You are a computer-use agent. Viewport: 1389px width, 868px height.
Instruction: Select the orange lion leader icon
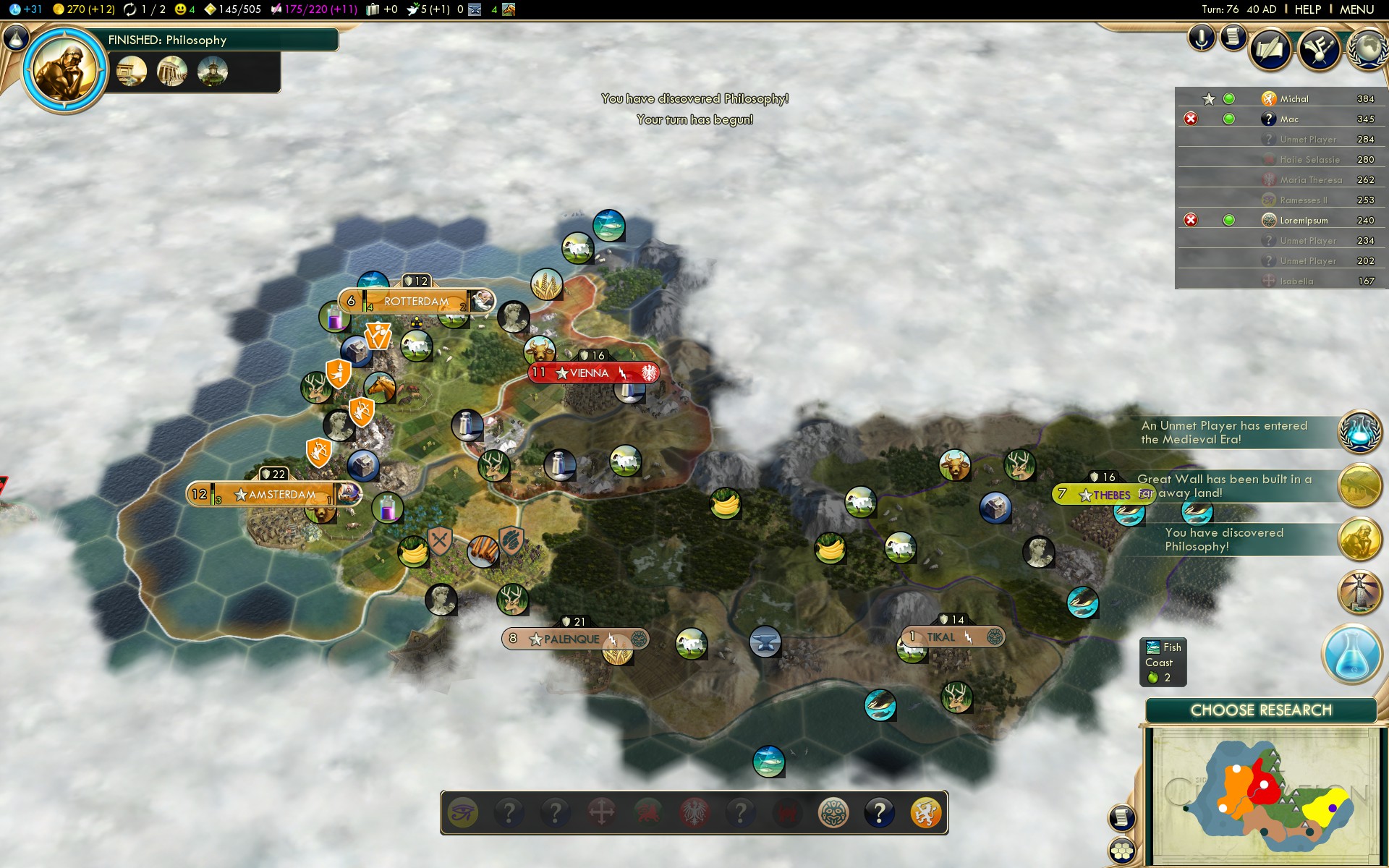(925, 813)
